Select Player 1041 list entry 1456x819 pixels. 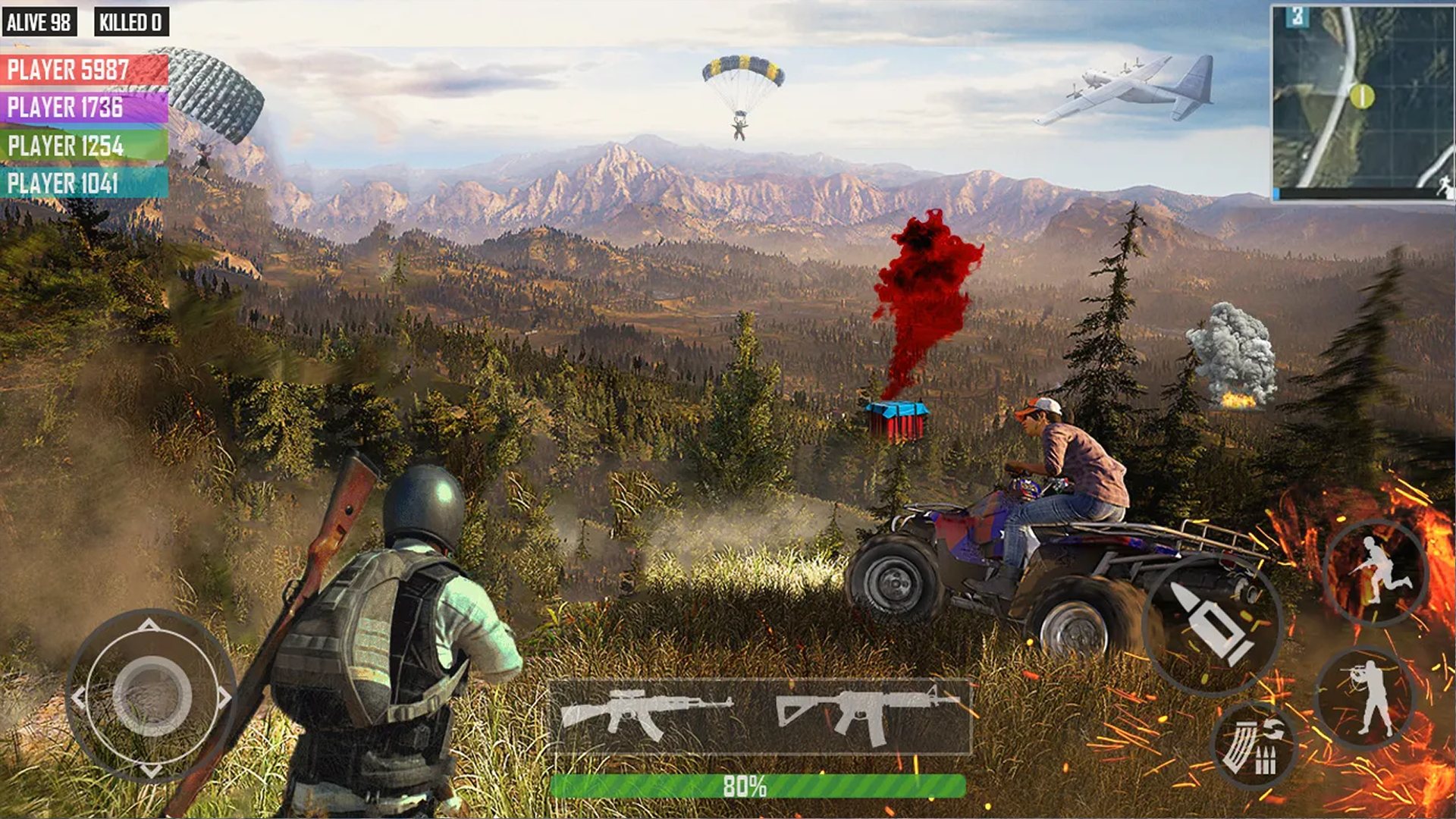tap(84, 184)
